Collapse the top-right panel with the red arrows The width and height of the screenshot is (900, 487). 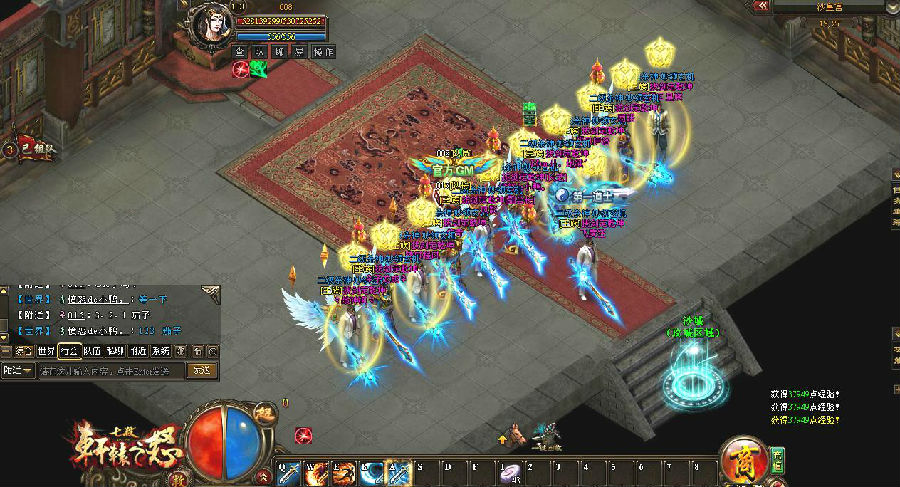pyautogui.click(x=762, y=6)
